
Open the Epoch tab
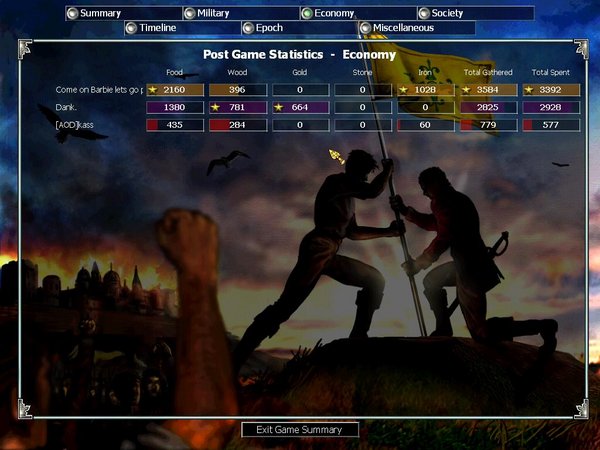coord(270,28)
